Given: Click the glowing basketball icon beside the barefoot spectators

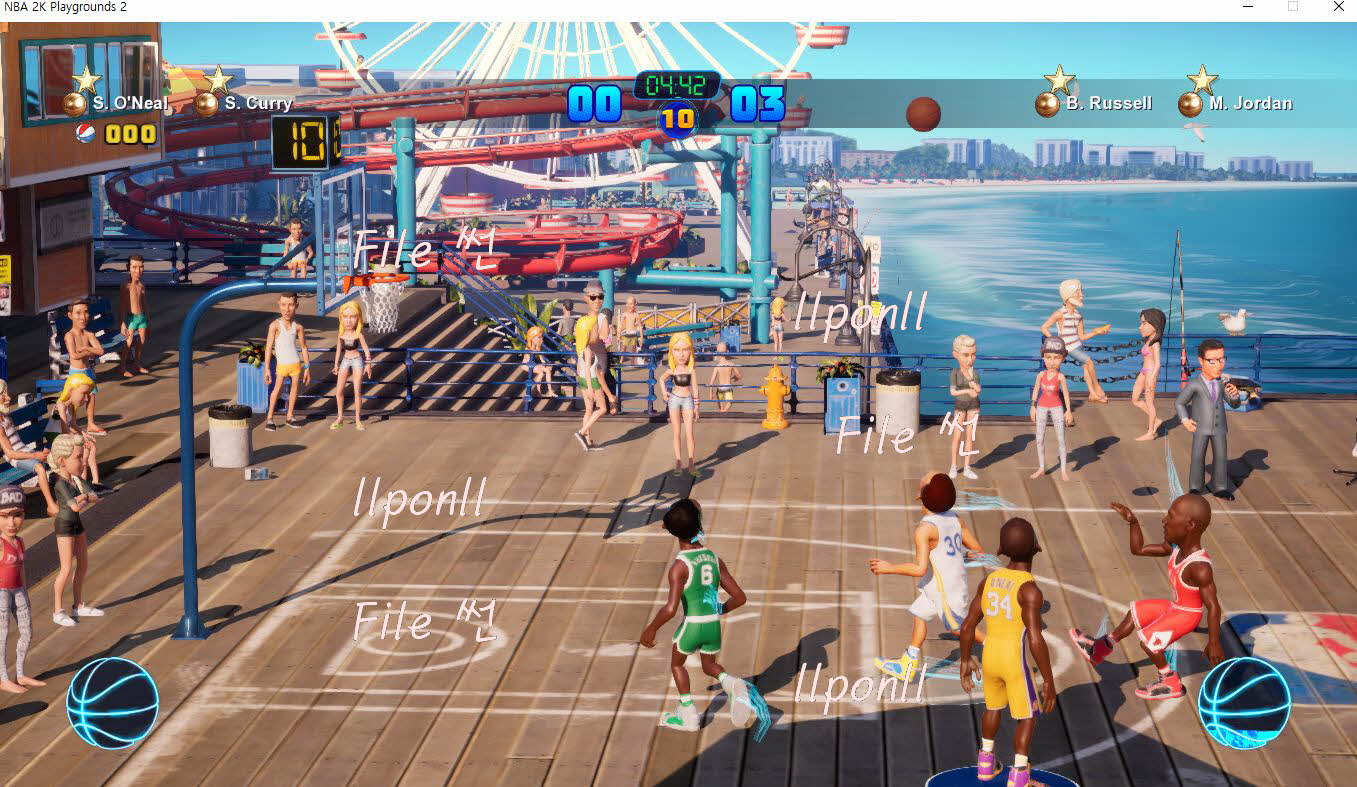Looking at the screenshot, I should pyautogui.click(x=112, y=701).
